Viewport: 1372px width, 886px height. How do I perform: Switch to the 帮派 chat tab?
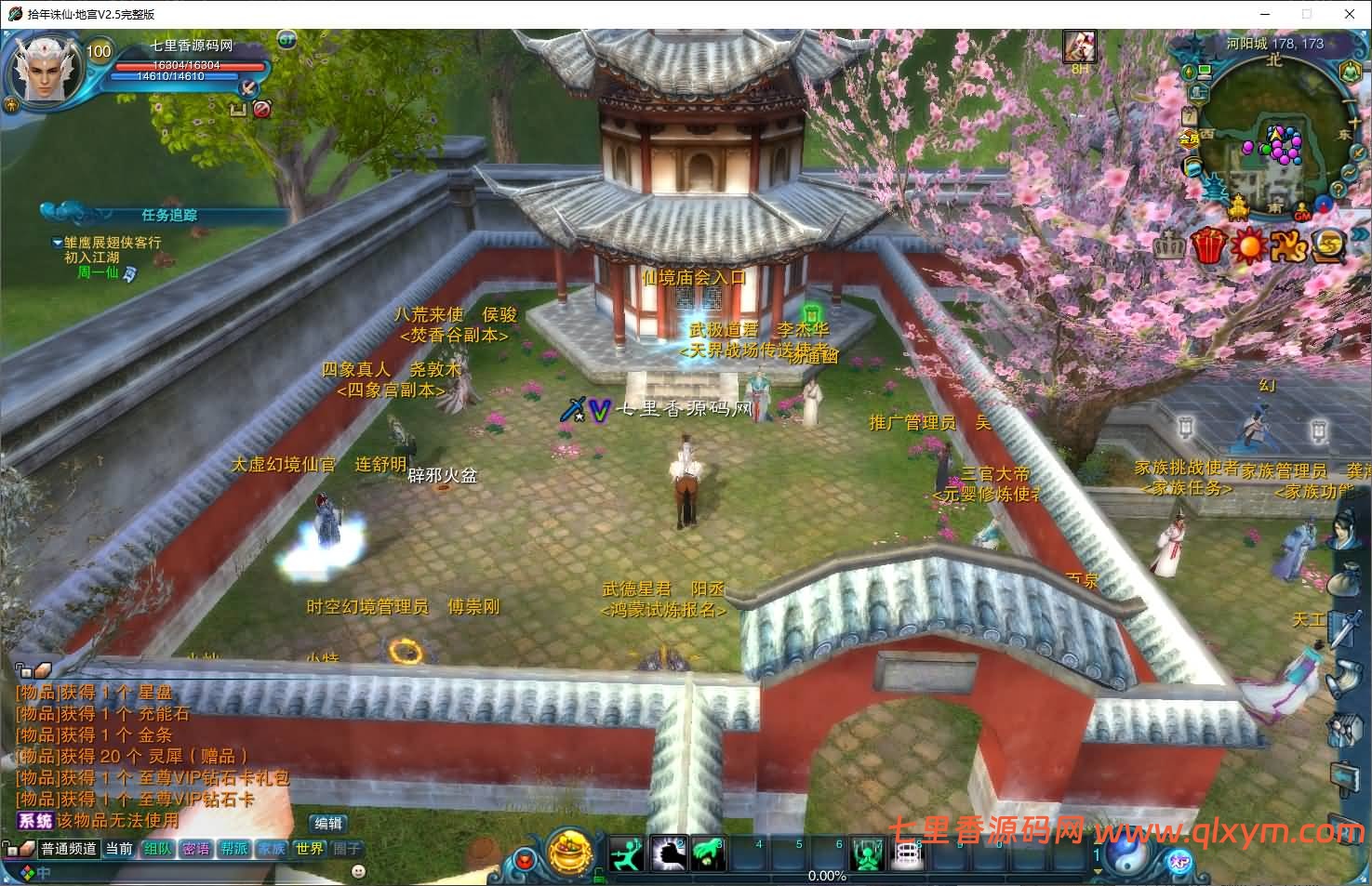click(x=233, y=848)
